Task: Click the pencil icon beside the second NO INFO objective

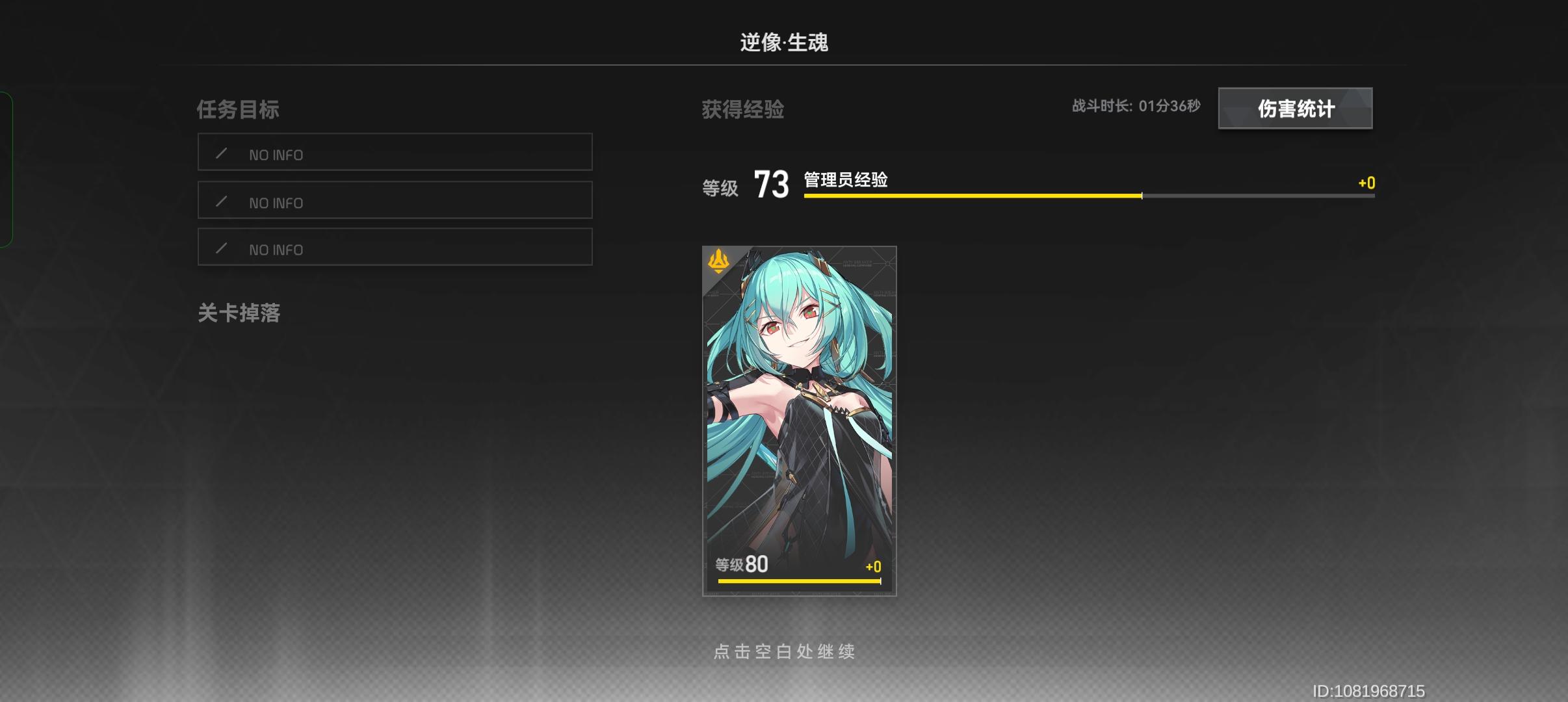Action: (x=222, y=201)
